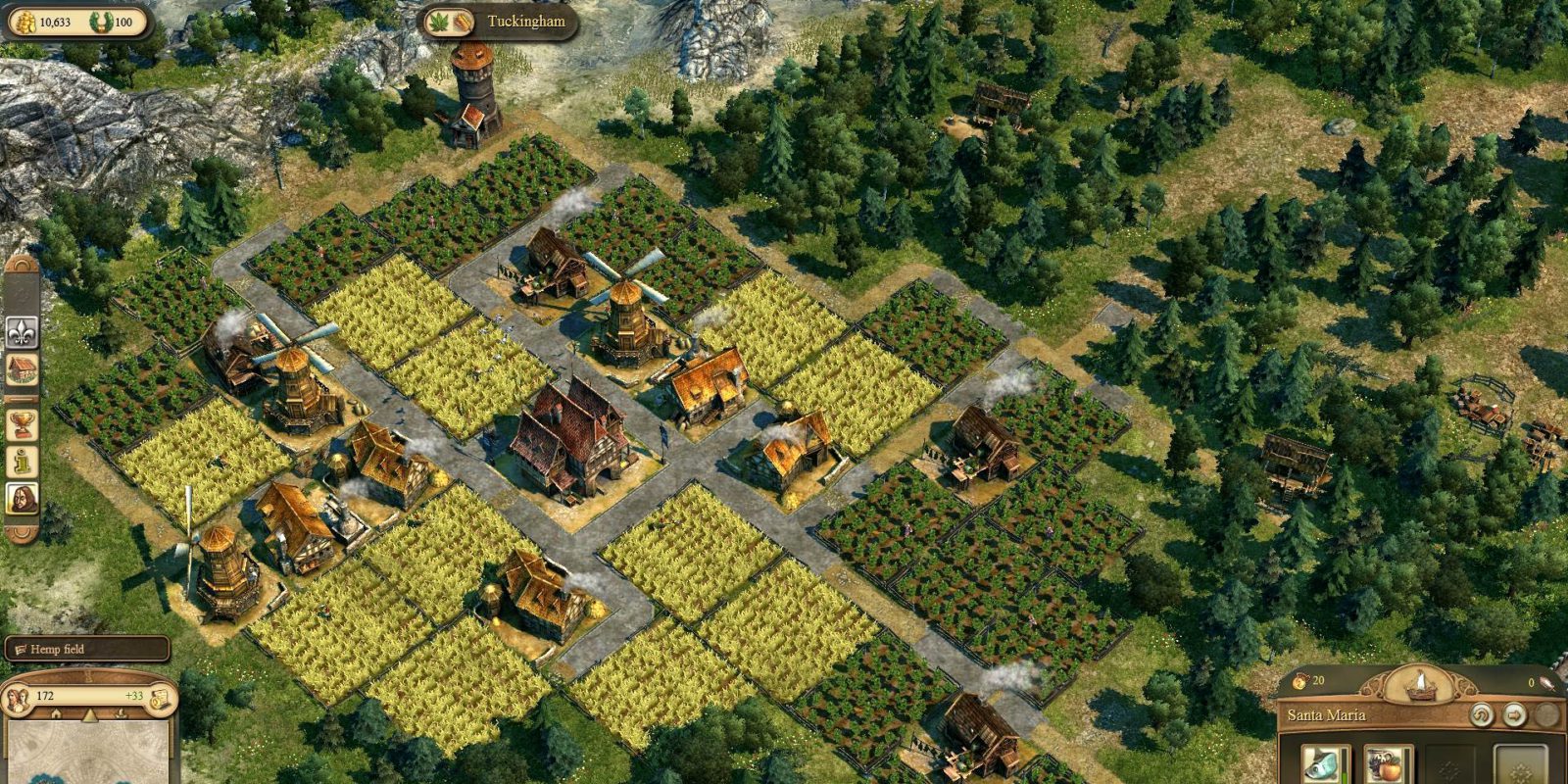Open the building menu house icon
The height and width of the screenshot is (784, 1568).
pyautogui.click(x=22, y=370)
